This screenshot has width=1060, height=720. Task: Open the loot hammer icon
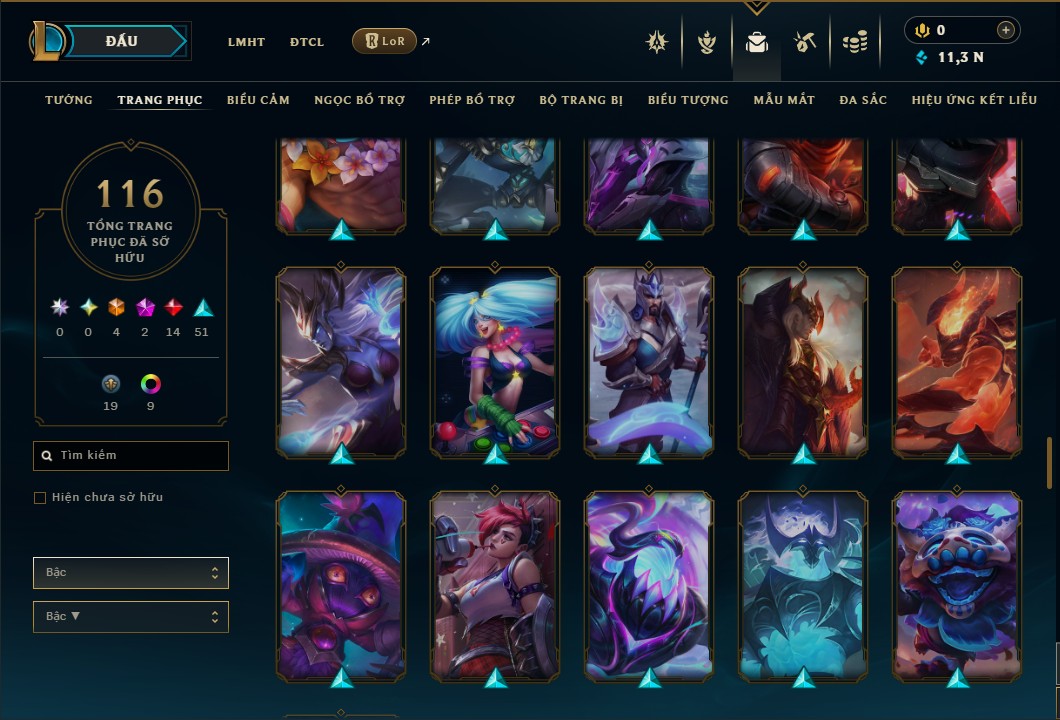pyautogui.click(x=804, y=42)
